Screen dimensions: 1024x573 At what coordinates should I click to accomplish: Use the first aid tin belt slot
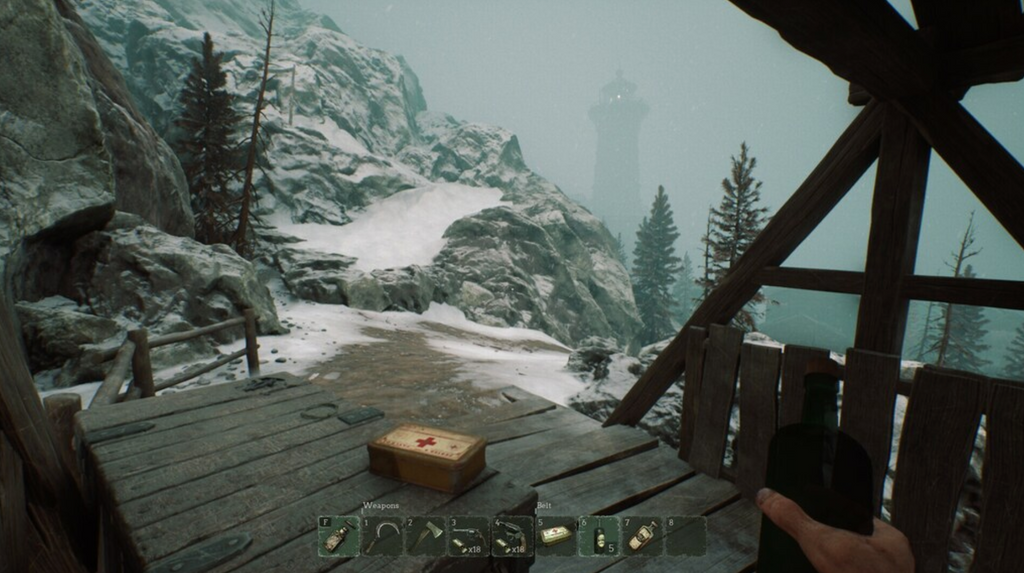click(x=556, y=537)
